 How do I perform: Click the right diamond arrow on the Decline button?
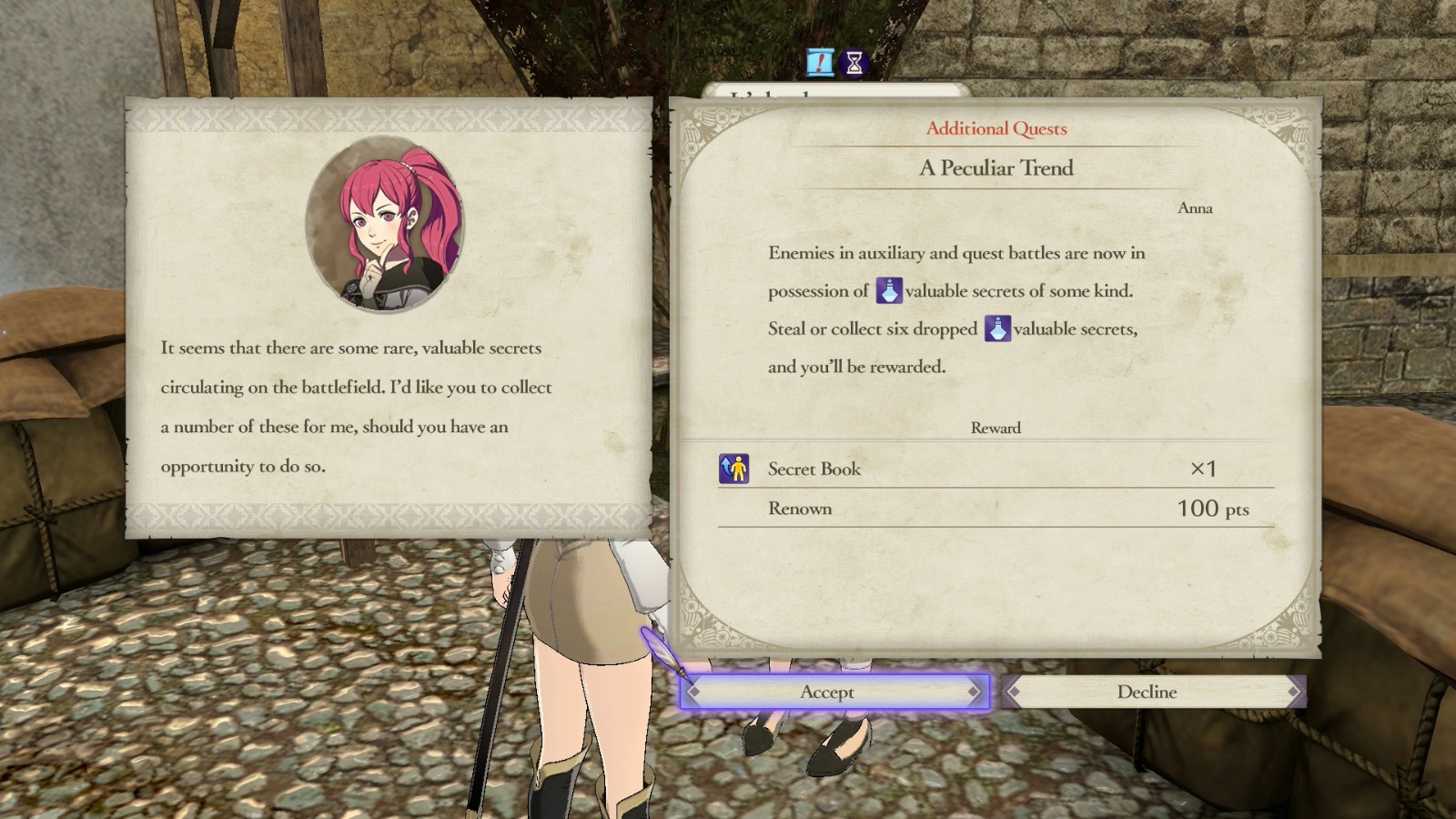1289,692
